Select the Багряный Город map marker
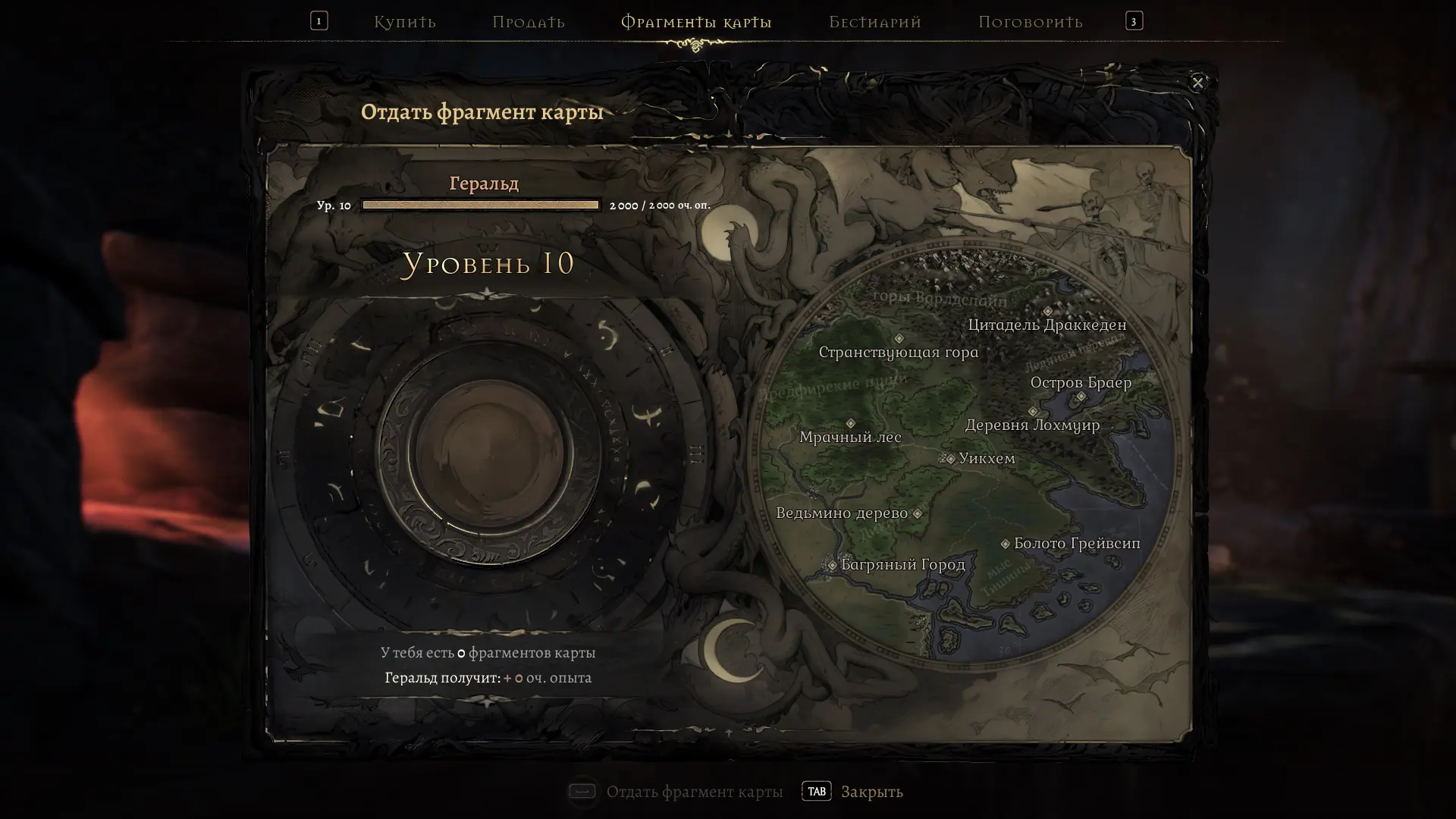 click(833, 565)
